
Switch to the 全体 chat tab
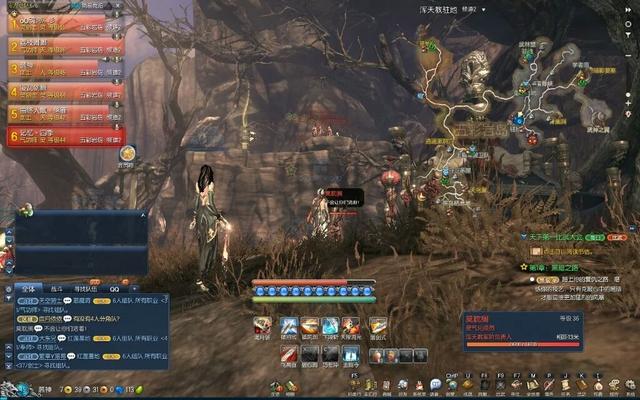point(27,287)
